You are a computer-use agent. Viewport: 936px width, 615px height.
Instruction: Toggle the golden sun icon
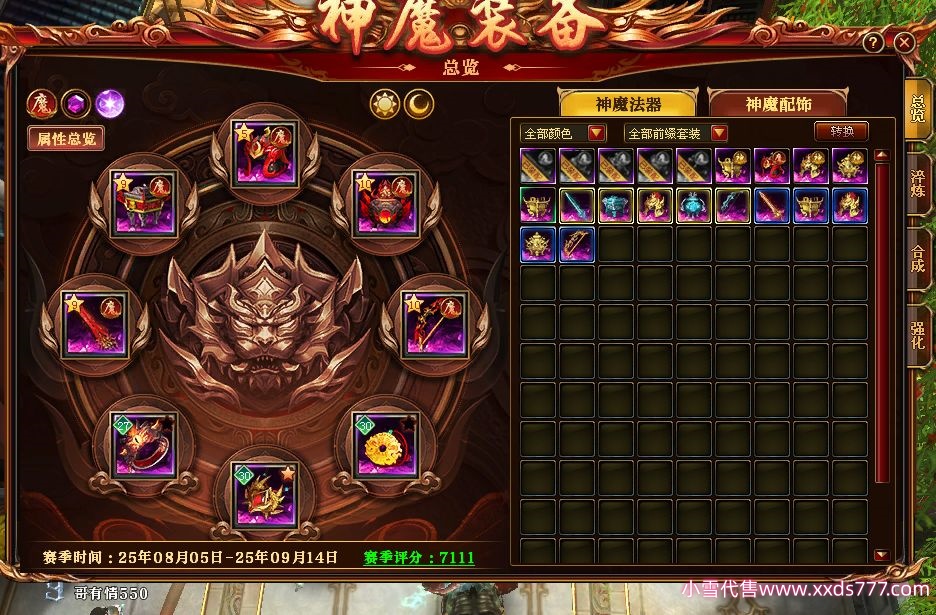coord(384,104)
